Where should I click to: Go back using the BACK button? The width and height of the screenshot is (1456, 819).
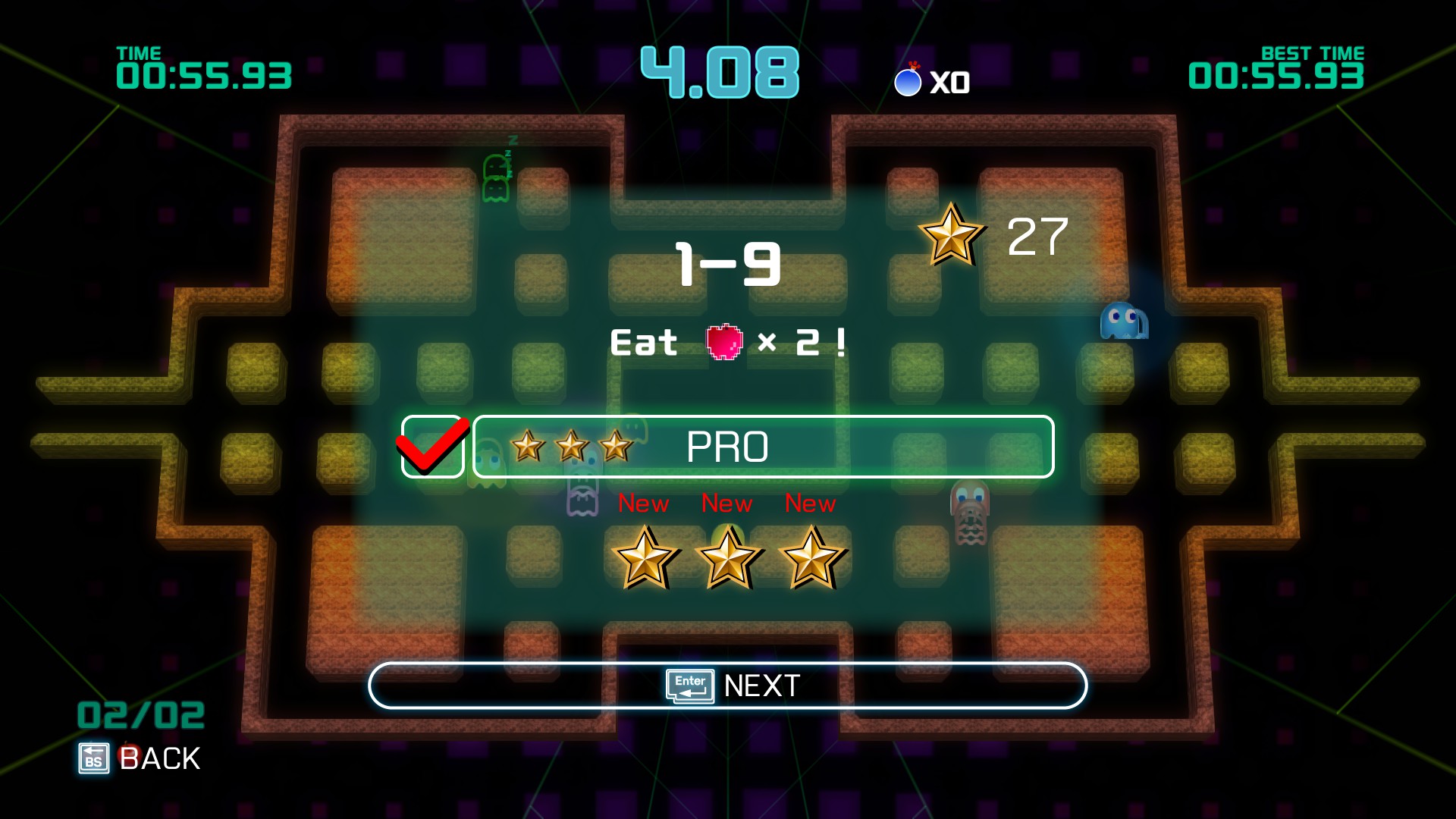point(141,758)
